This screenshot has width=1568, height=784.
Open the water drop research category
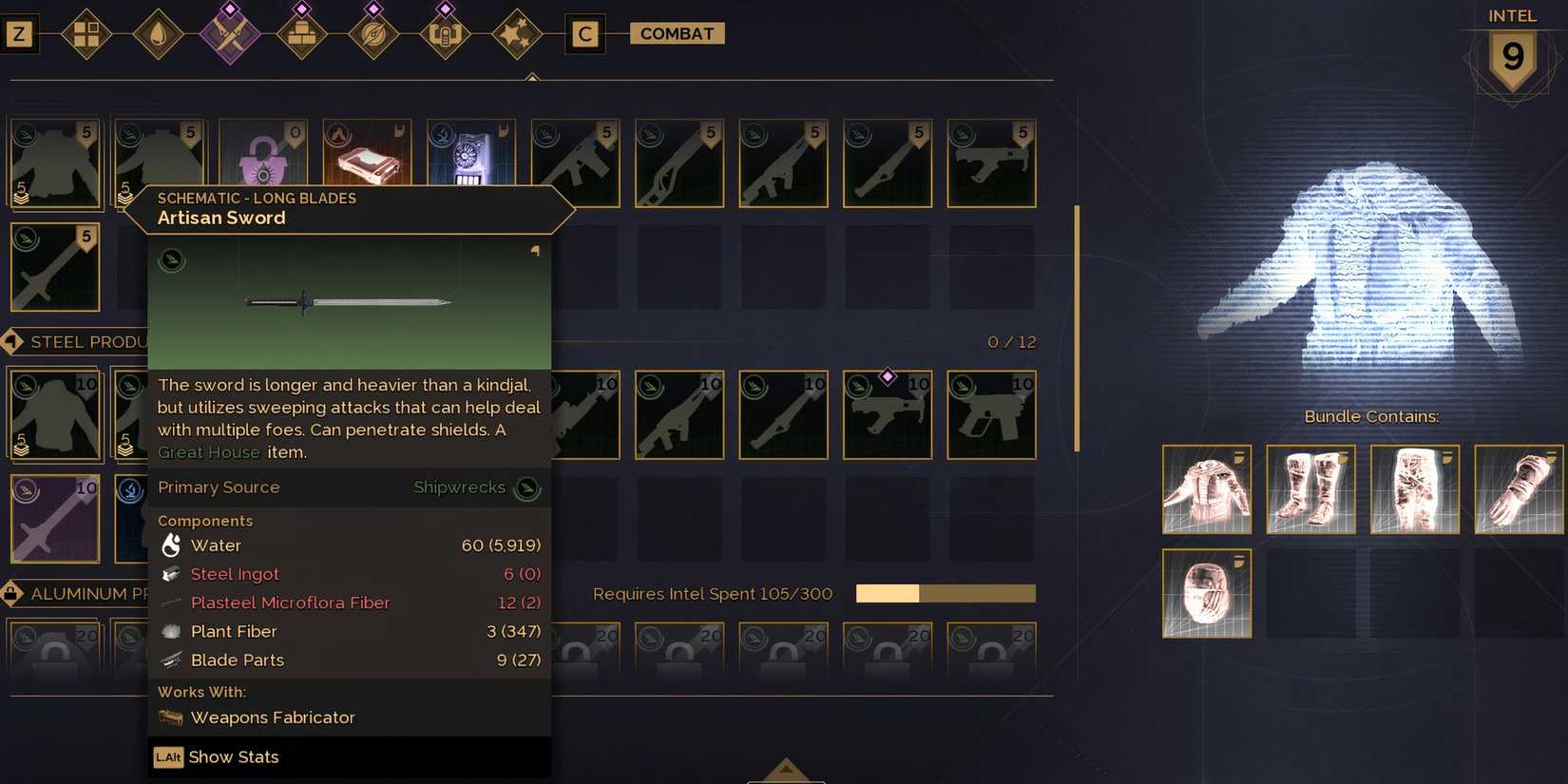click(x=158, y=33)
